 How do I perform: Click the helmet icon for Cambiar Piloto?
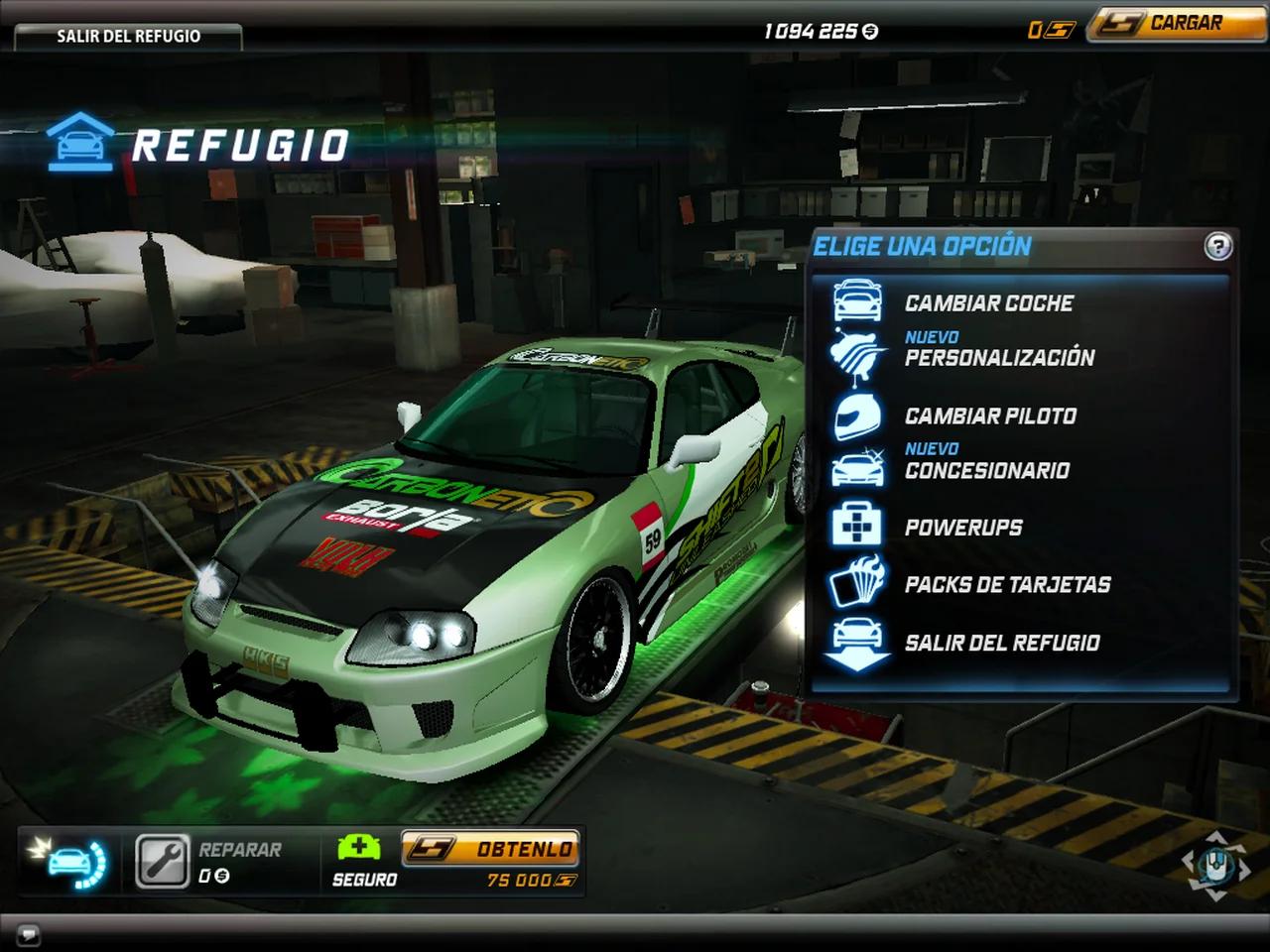tap(858, 416)
